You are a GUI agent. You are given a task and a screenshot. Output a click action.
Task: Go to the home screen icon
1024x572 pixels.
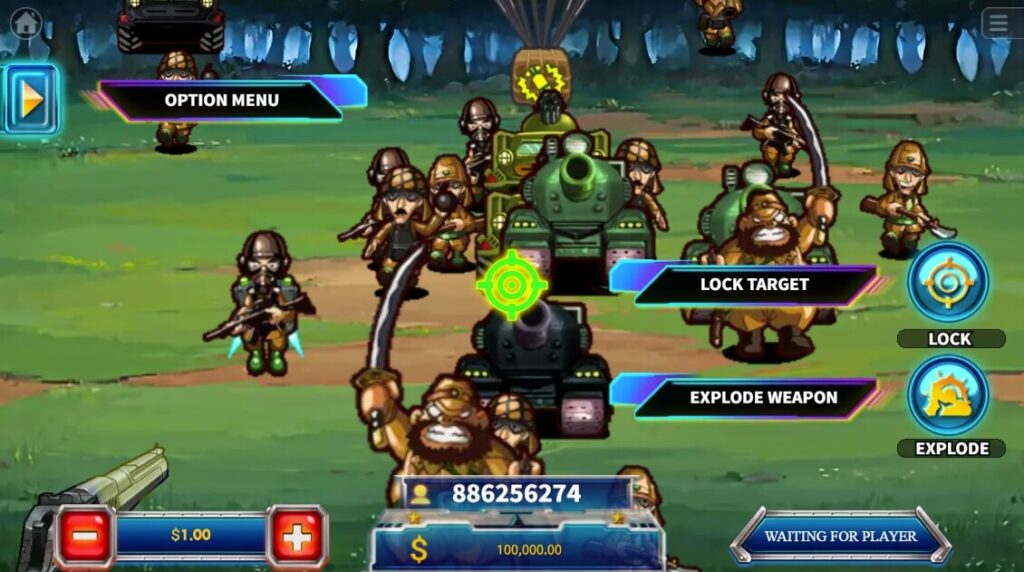(x=26, y=21)
